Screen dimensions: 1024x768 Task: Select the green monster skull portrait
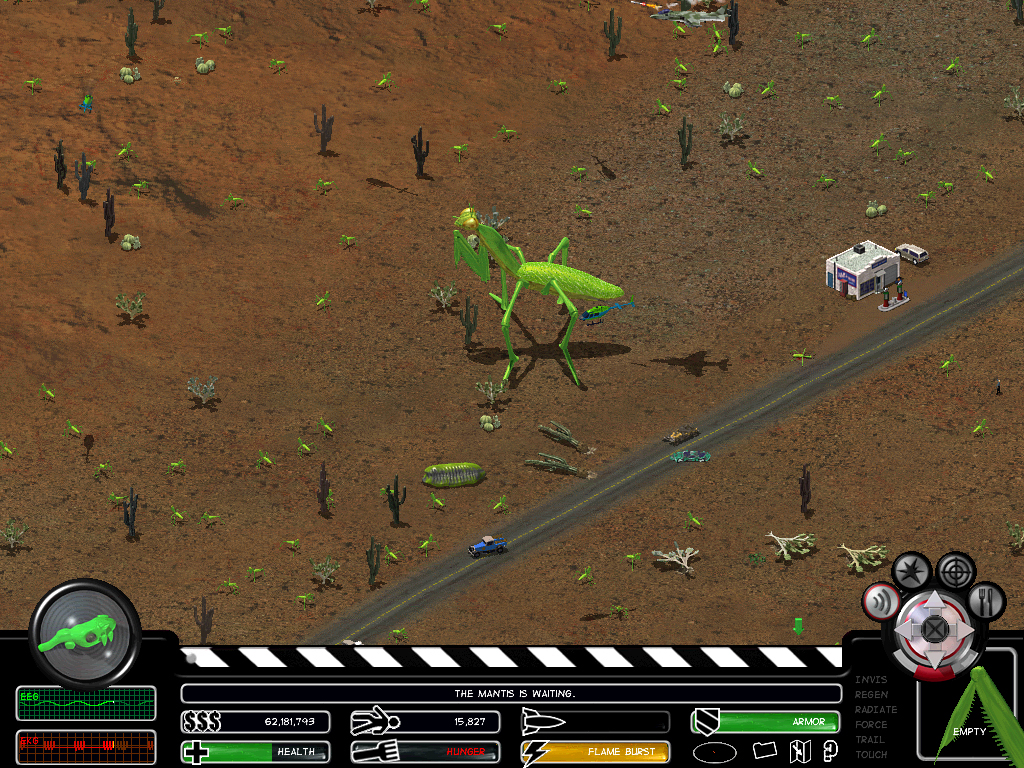pyautogui.click(x=84, y=631)
